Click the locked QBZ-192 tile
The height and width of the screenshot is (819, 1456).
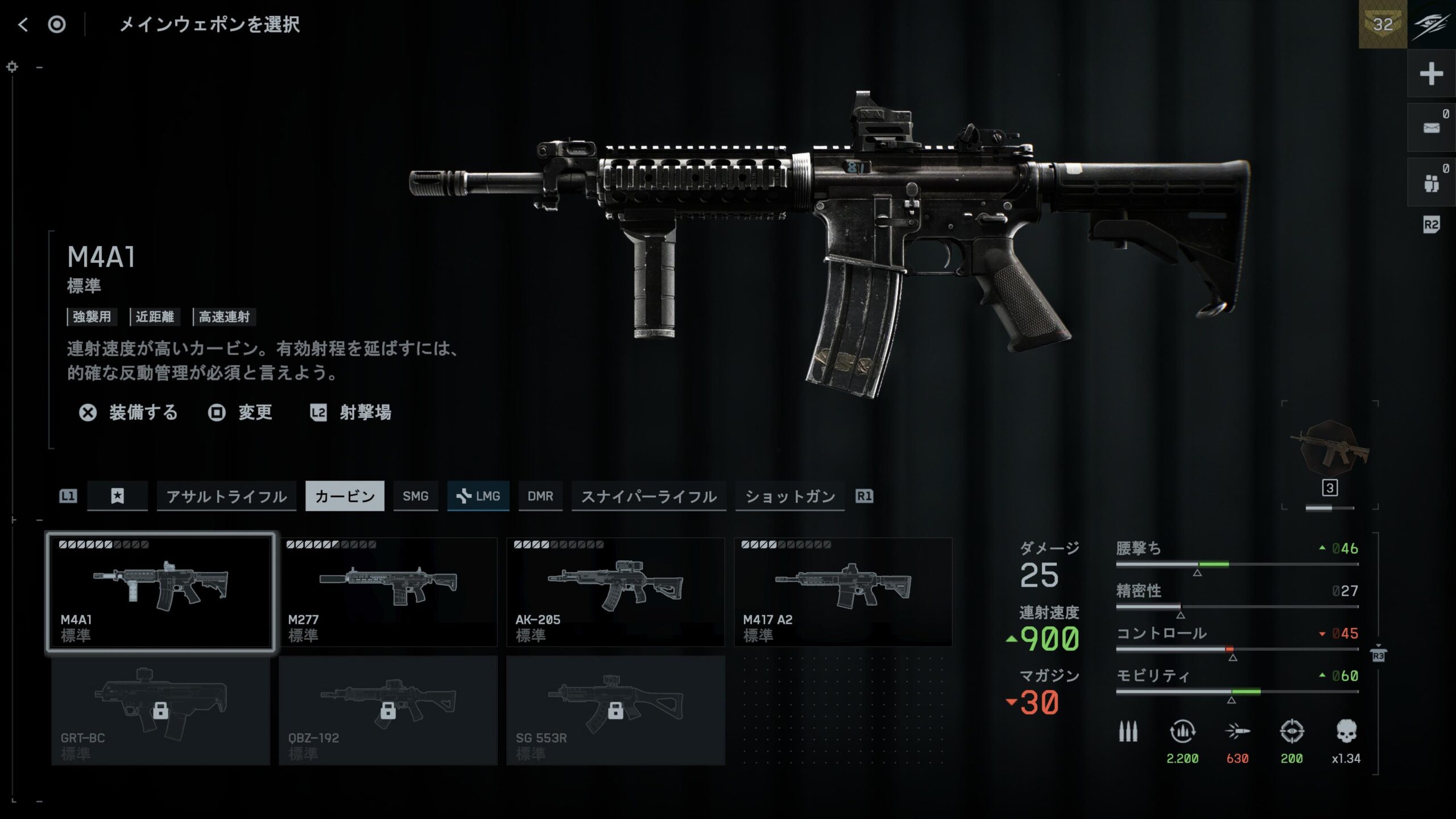click(x=388, y=711)
